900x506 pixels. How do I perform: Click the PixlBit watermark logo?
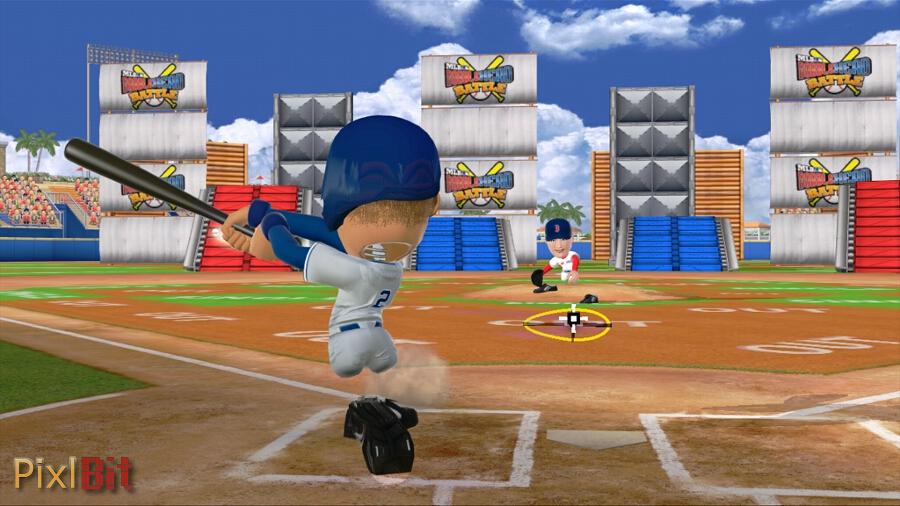coord(73,473)
